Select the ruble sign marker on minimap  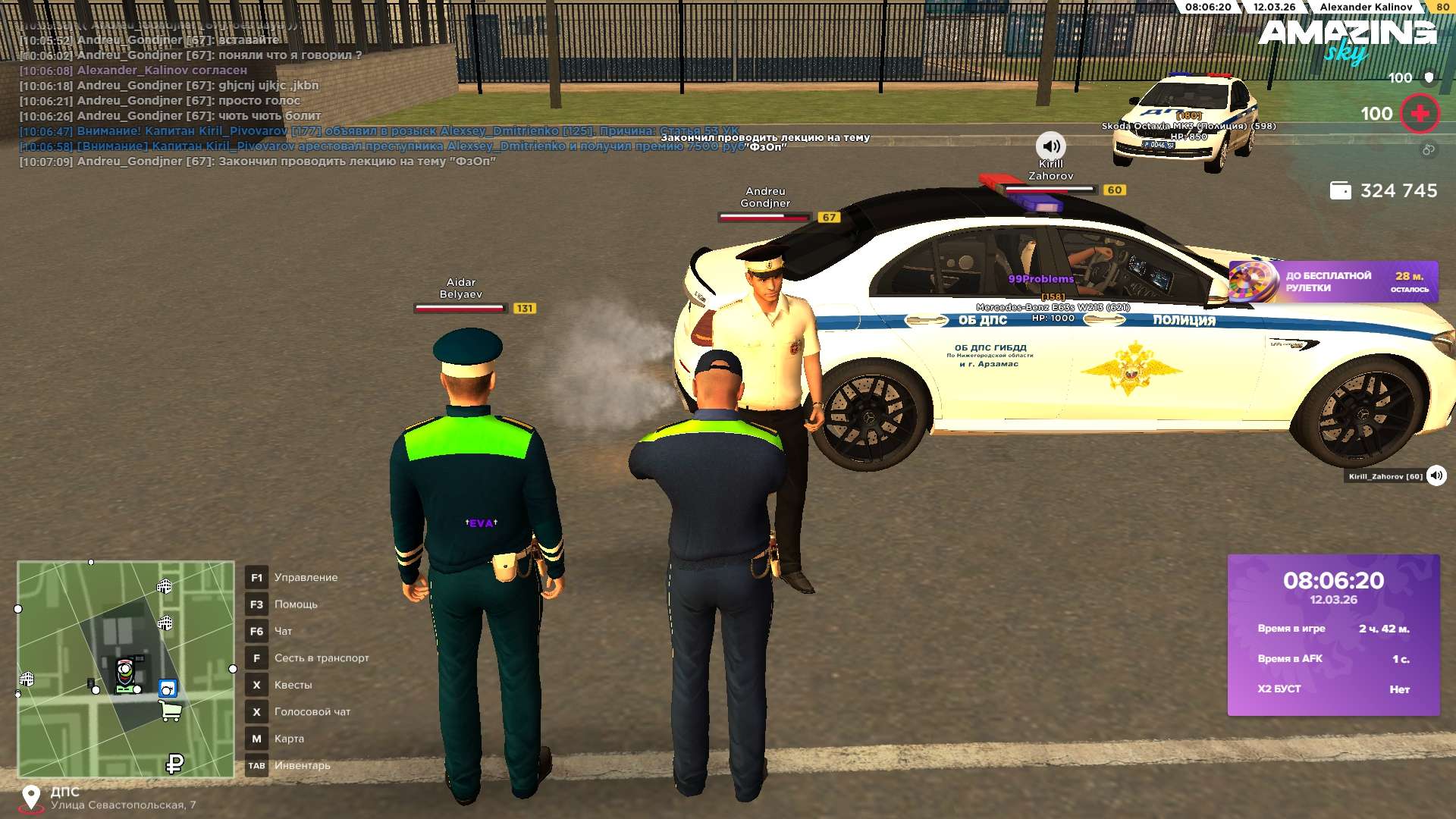click(x=175, y=763)
